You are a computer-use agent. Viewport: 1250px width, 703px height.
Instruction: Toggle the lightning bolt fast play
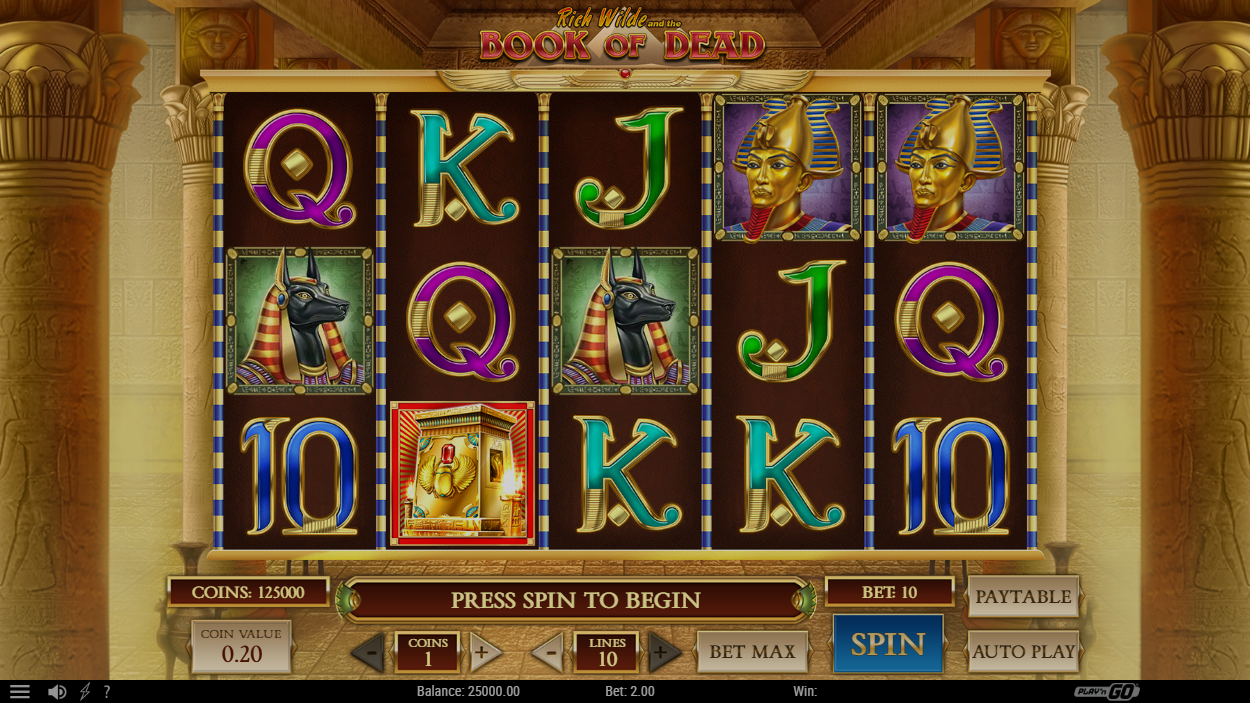point(85,692)
